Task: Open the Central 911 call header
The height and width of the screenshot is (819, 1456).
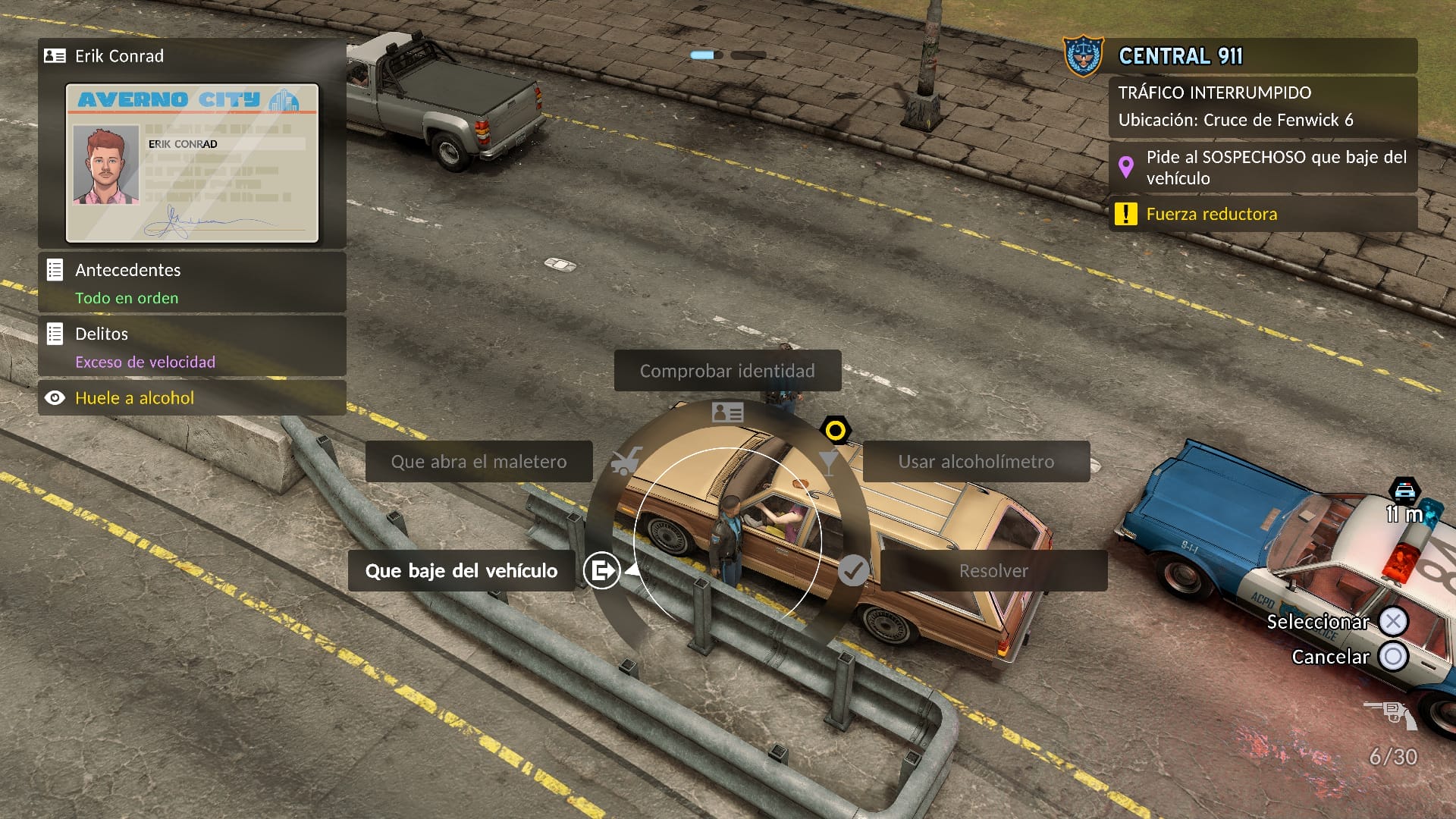Action: click(1240, 56)
